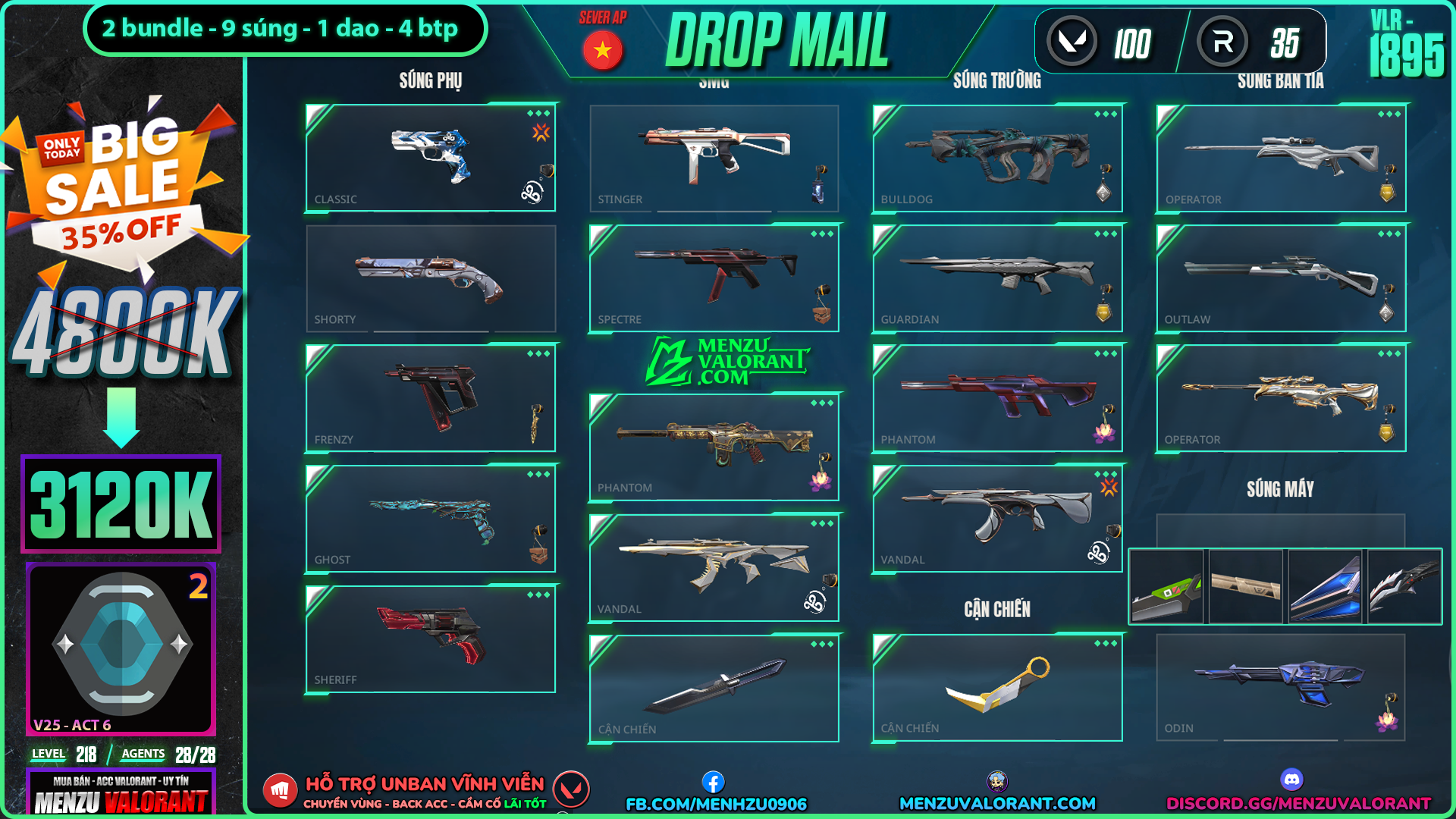Visit the FB.COM/MENHZU0906 Facebook link

tap(715, 803)
